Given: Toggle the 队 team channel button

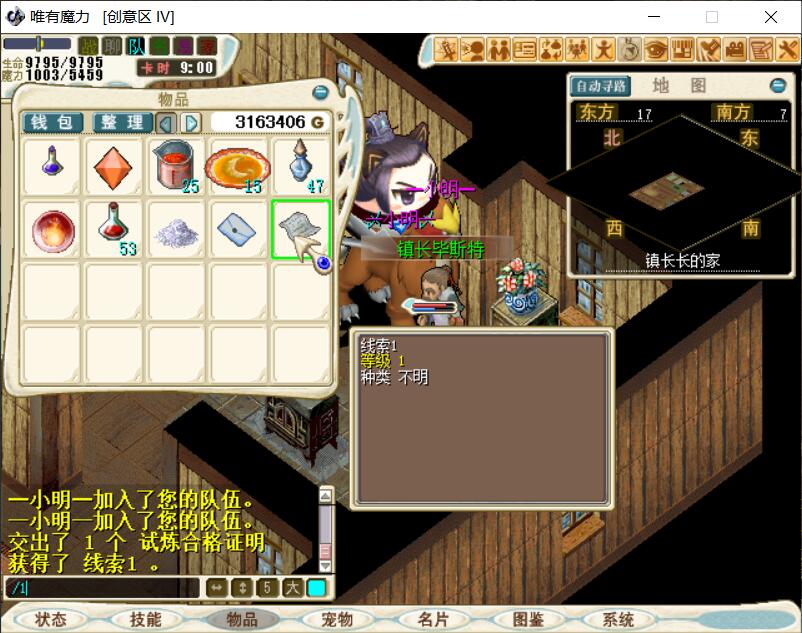Looking at the screenshot, I should point(137,45).
